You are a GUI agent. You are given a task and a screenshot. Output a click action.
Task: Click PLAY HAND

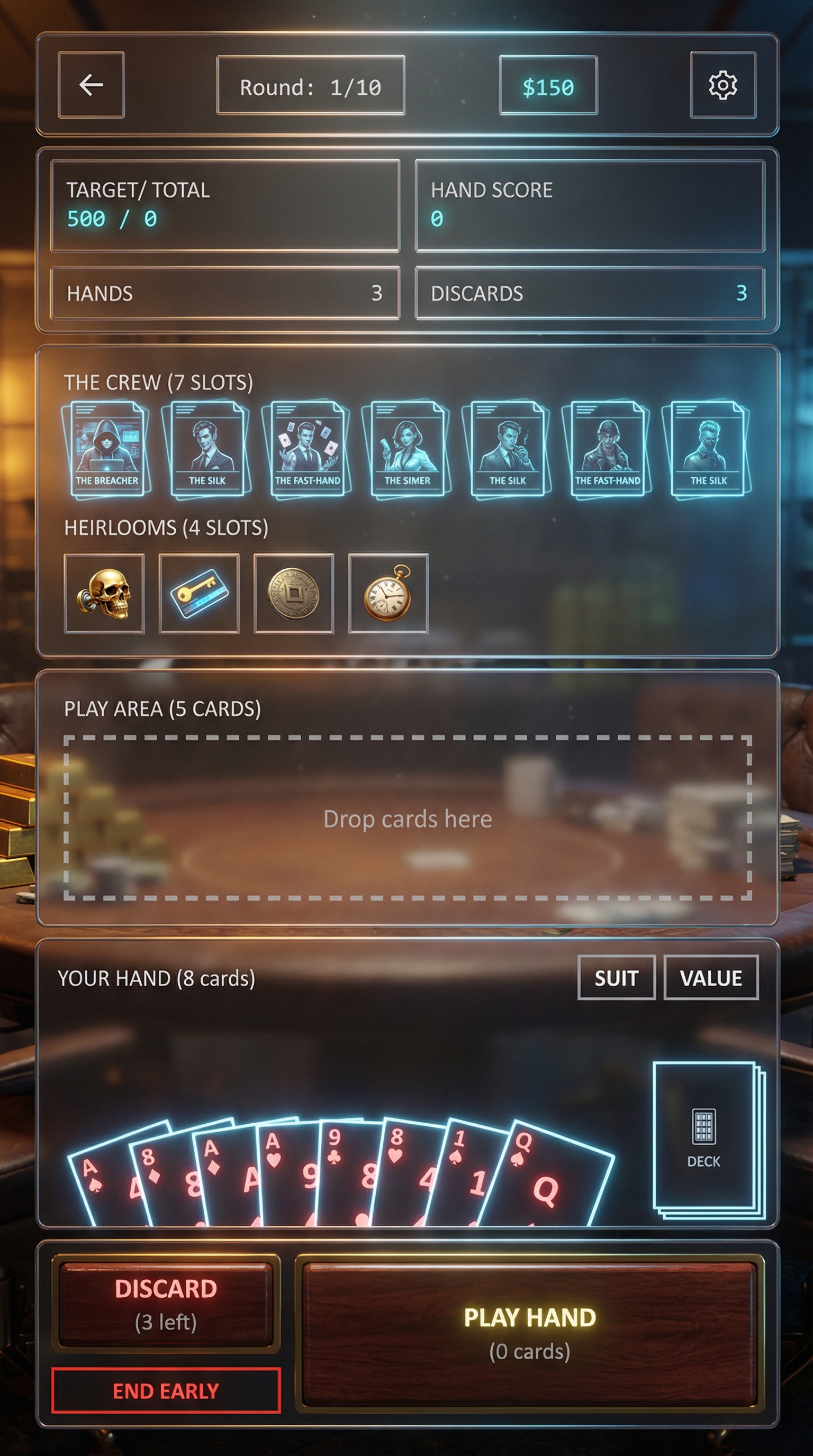coord(529,1333)
